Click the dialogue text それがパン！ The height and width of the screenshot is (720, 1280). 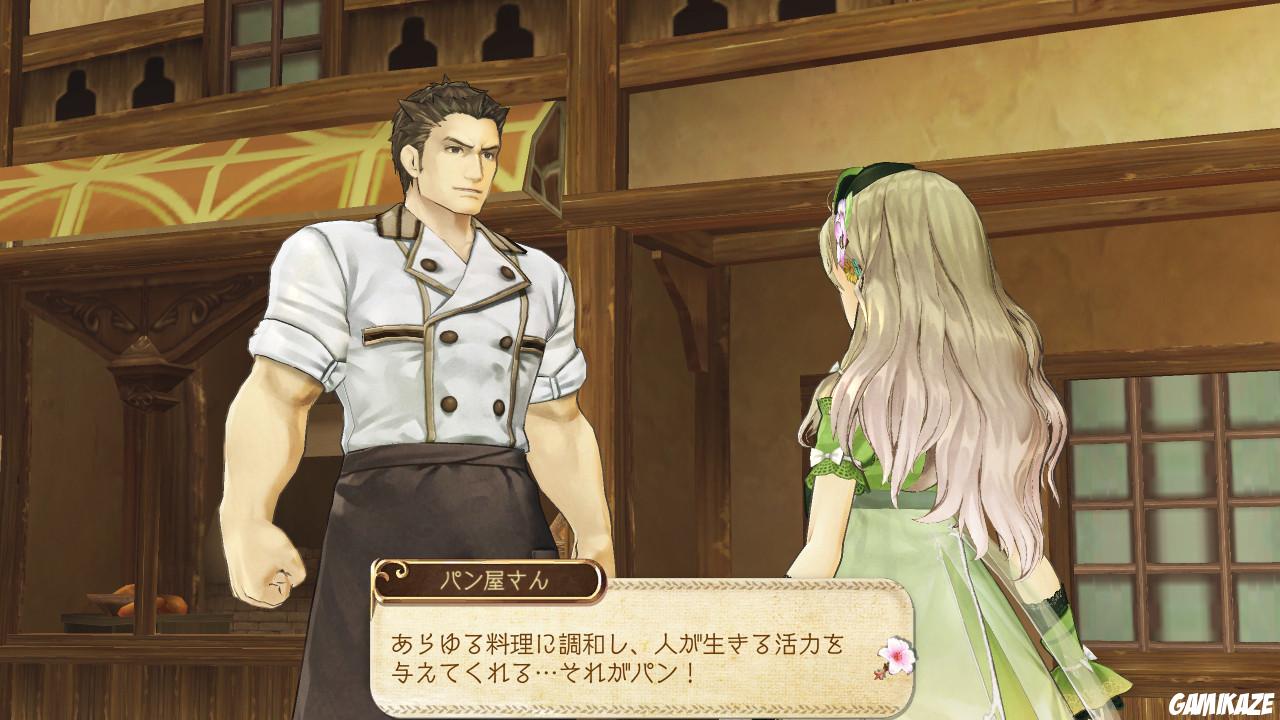[630, 673]
